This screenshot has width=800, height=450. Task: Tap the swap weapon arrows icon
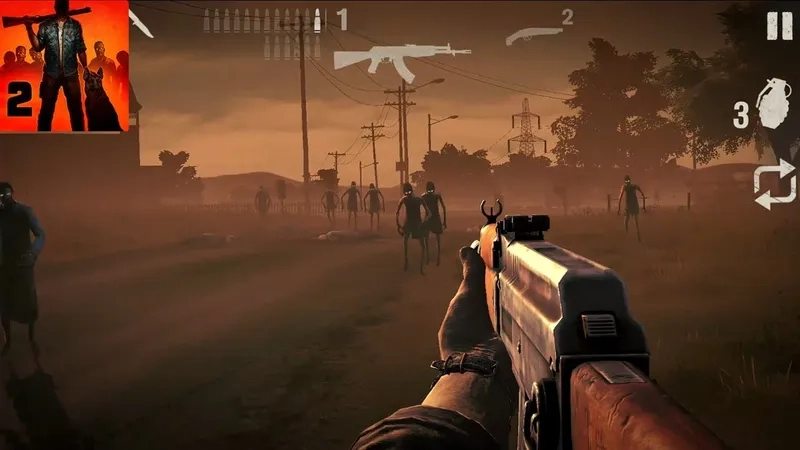775,184
